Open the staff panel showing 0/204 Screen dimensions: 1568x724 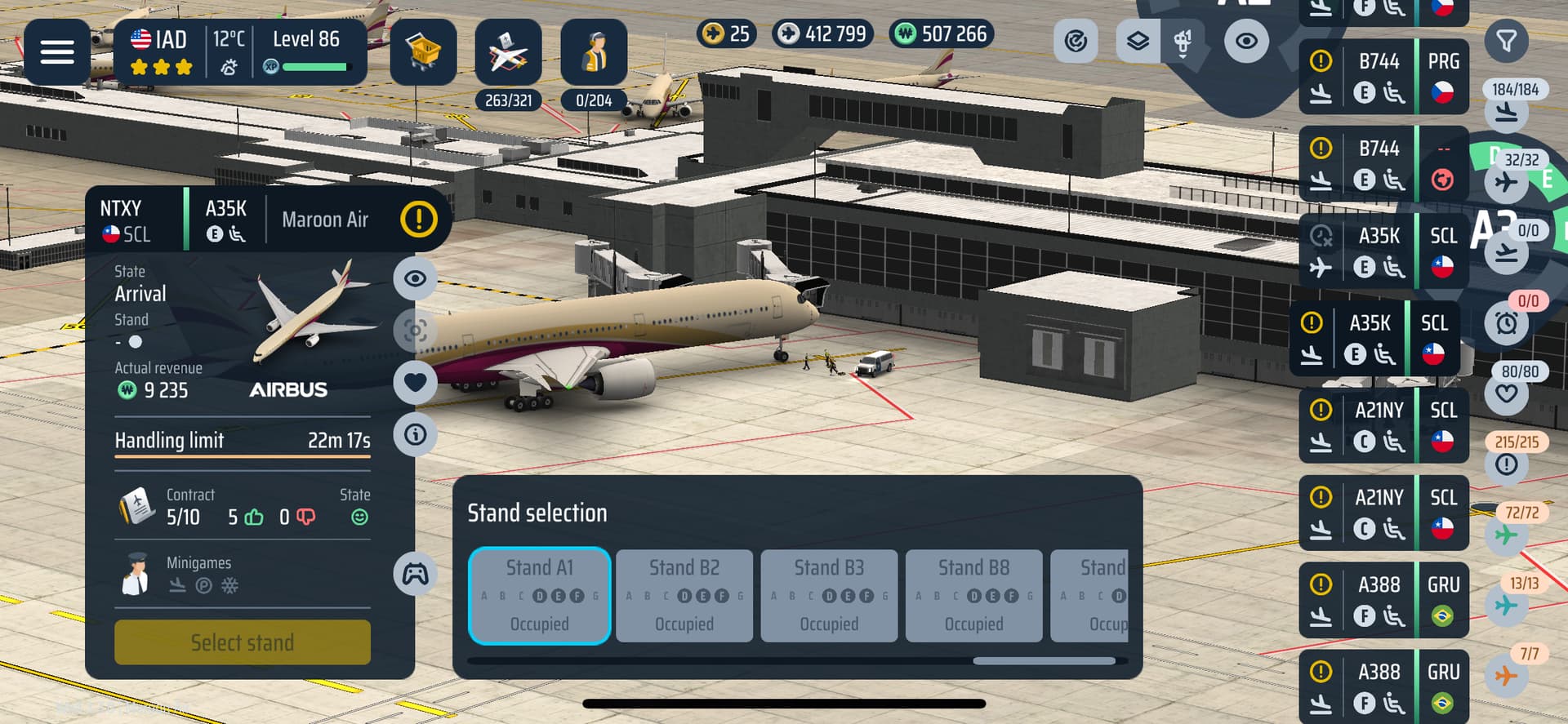(x=594, y=54)
